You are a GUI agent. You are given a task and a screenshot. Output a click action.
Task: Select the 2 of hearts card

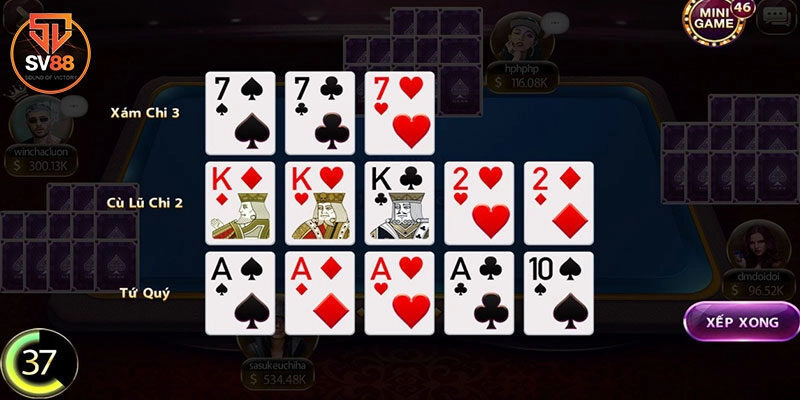point(480,203)
